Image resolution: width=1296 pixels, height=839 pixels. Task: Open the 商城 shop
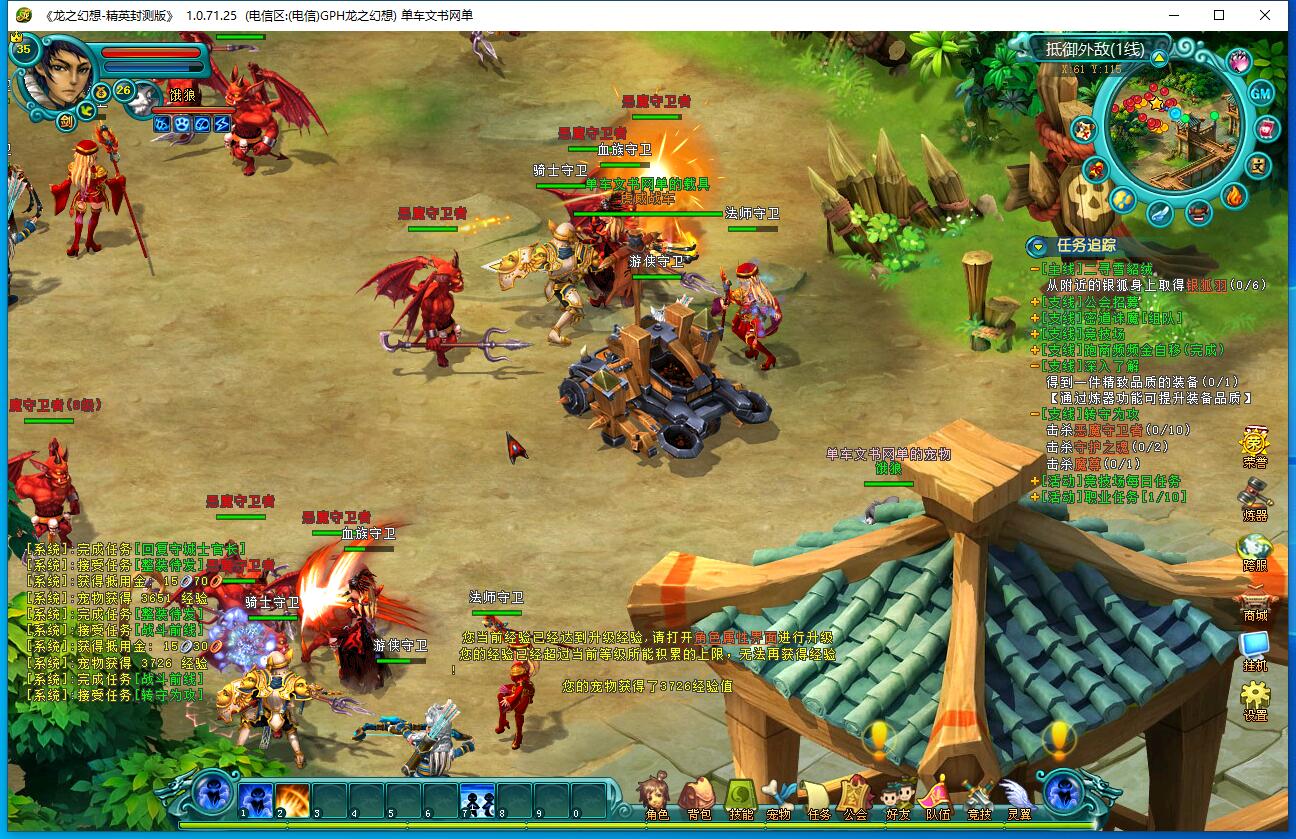point(1254,600)
